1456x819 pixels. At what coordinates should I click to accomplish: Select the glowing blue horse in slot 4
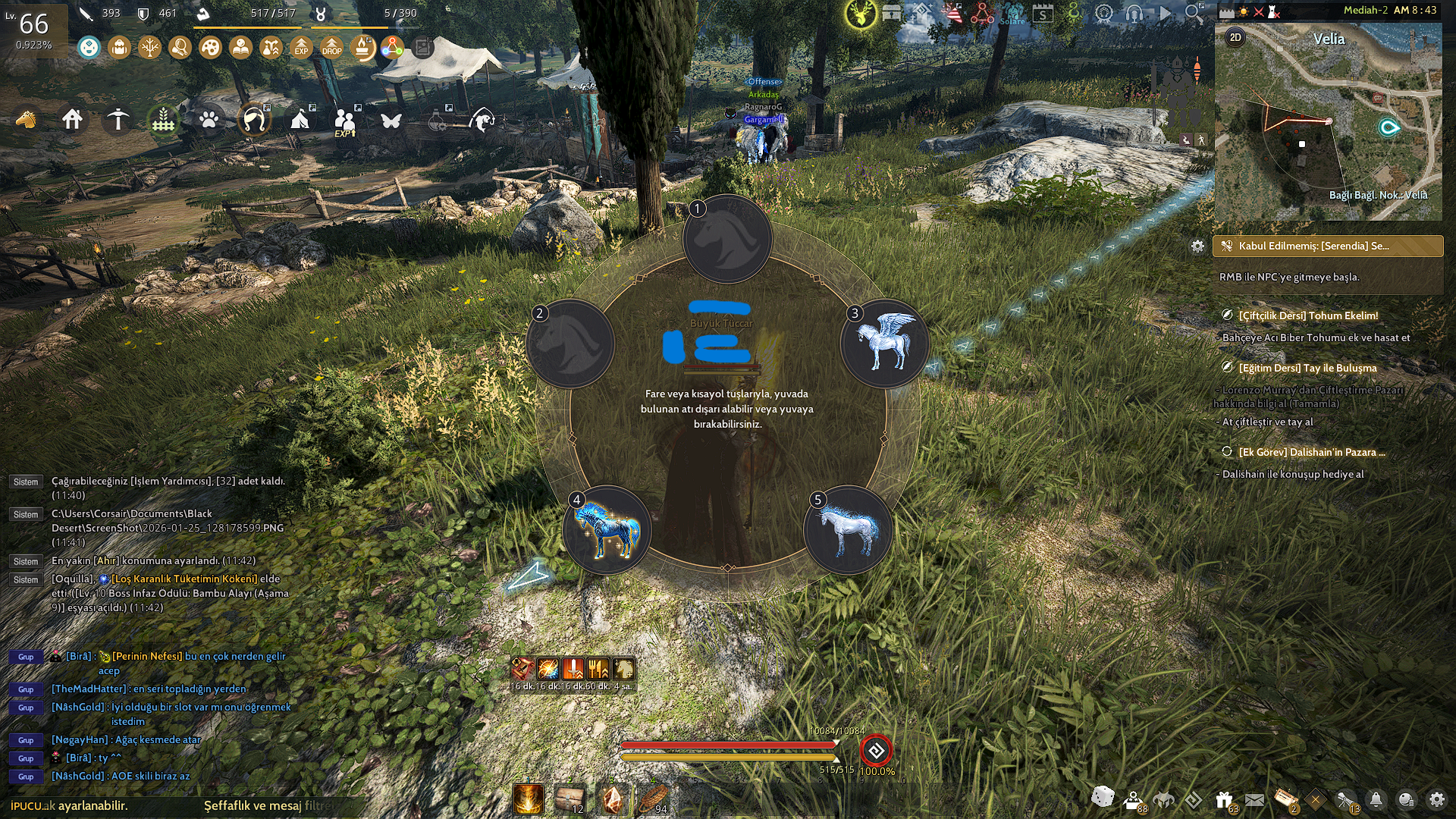pyautogui.click(x=607, y=530)
